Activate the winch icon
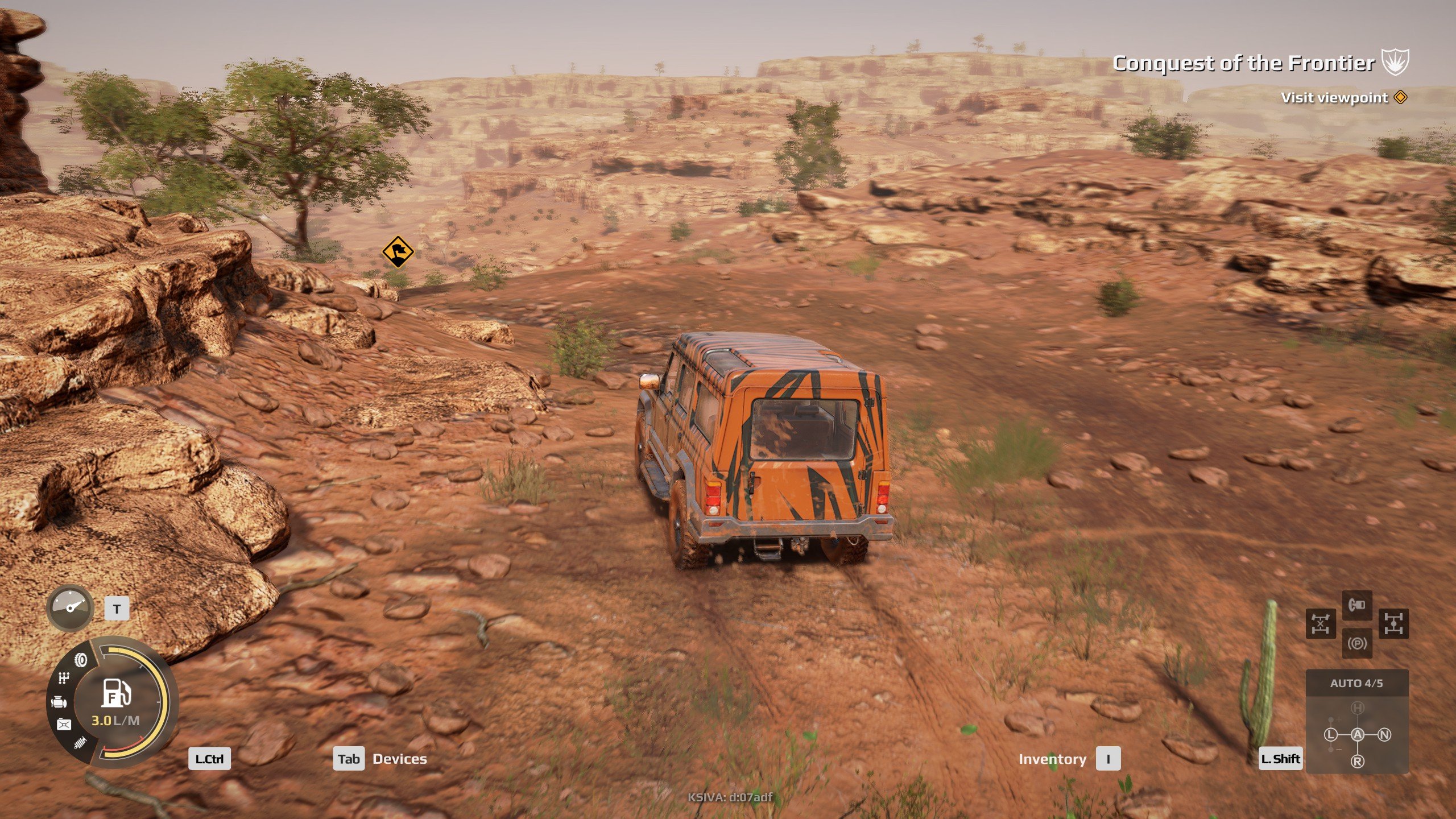The width and height of the screenshot is (1456, 819). (x=1357, y=605)
